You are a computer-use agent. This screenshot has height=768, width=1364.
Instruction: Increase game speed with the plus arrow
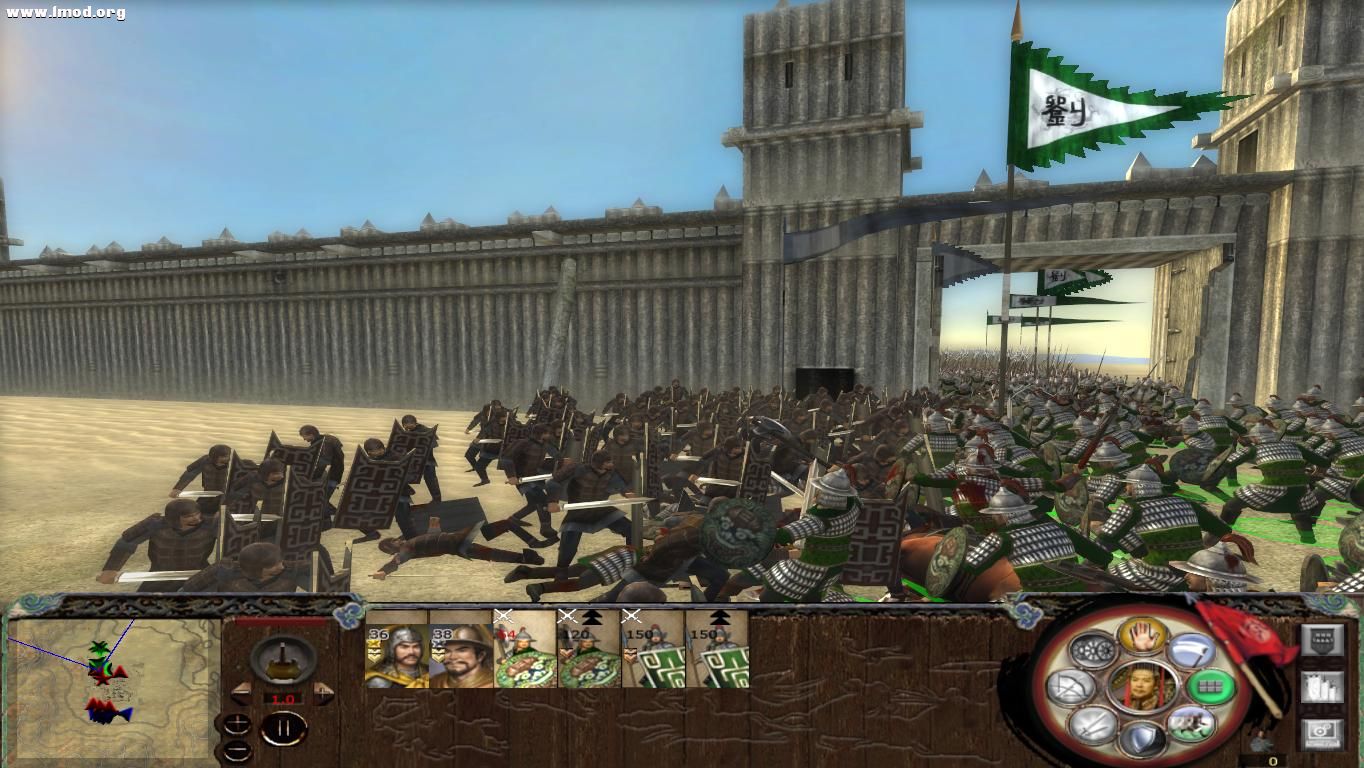click(322, 694)
